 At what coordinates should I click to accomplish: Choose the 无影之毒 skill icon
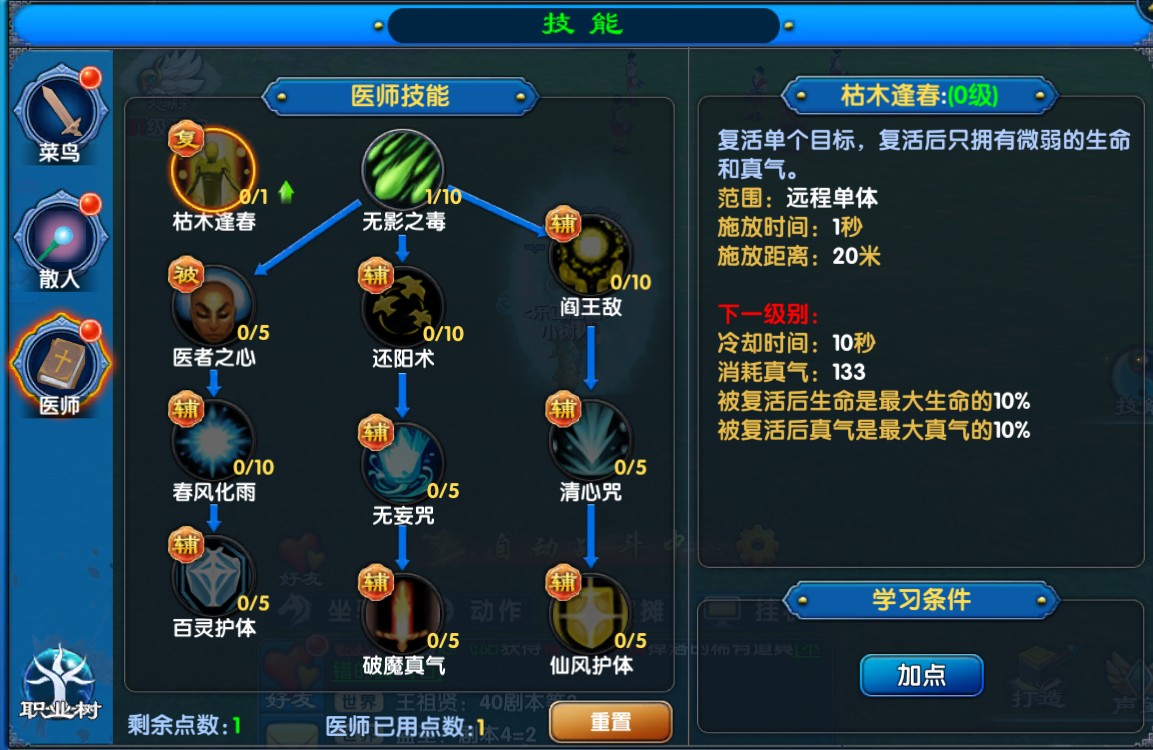point(402,170)
